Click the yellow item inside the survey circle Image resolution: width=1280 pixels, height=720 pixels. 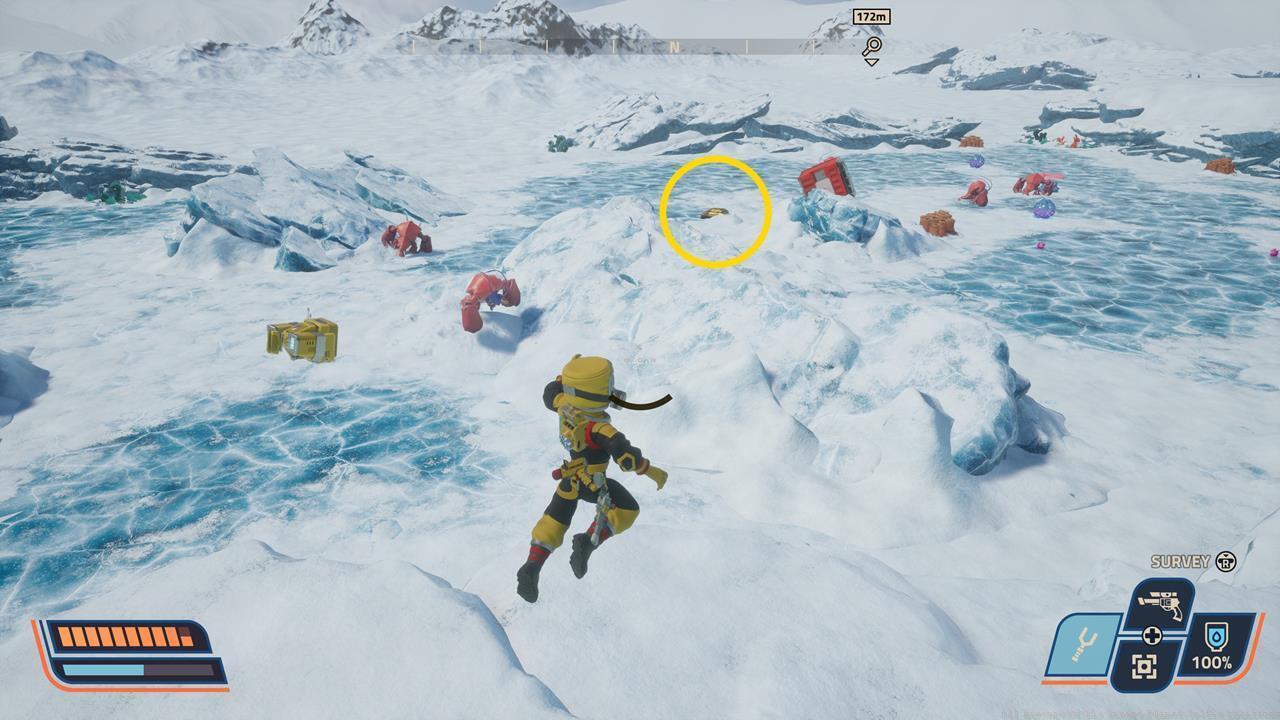[x=713, y=213]
